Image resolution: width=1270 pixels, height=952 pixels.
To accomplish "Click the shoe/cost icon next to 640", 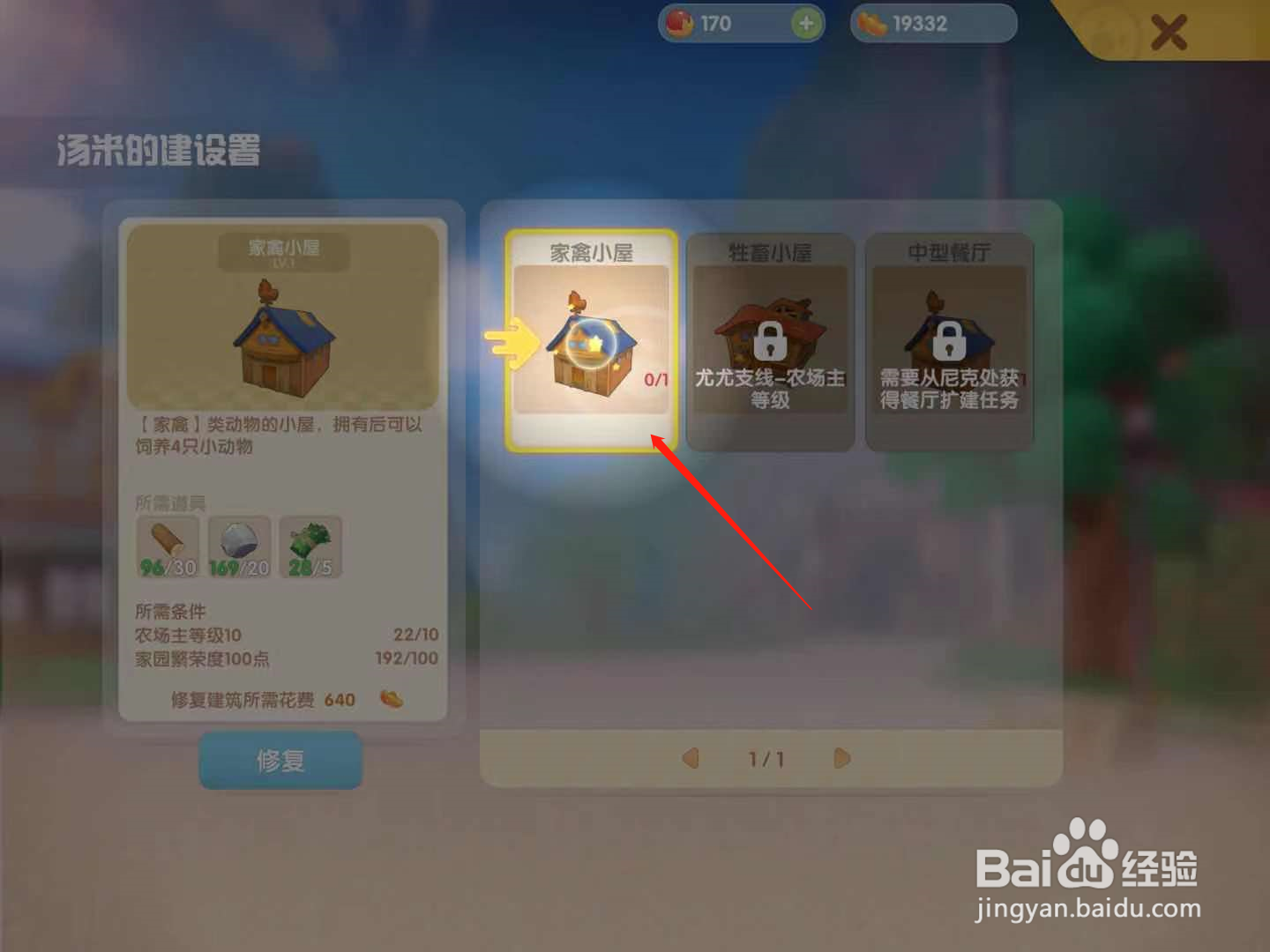I will (x=392, y=699).
